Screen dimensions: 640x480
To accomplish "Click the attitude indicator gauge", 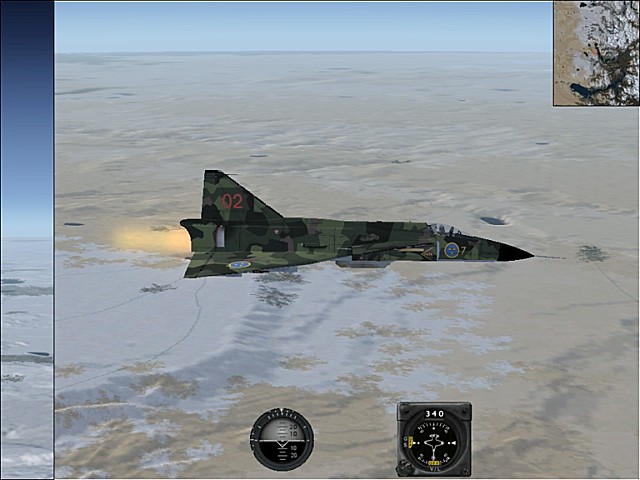I will tap(281, 439).
